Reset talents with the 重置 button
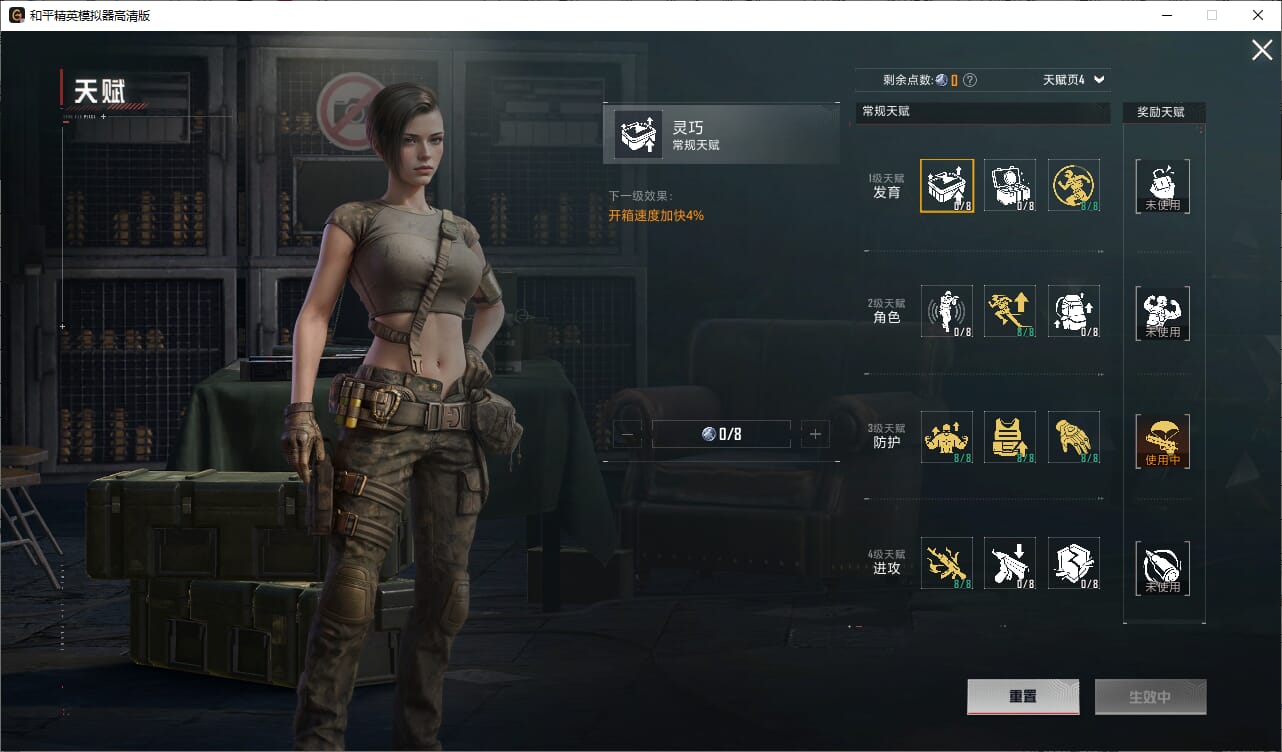1282x752 pixels. (1022, 697)
